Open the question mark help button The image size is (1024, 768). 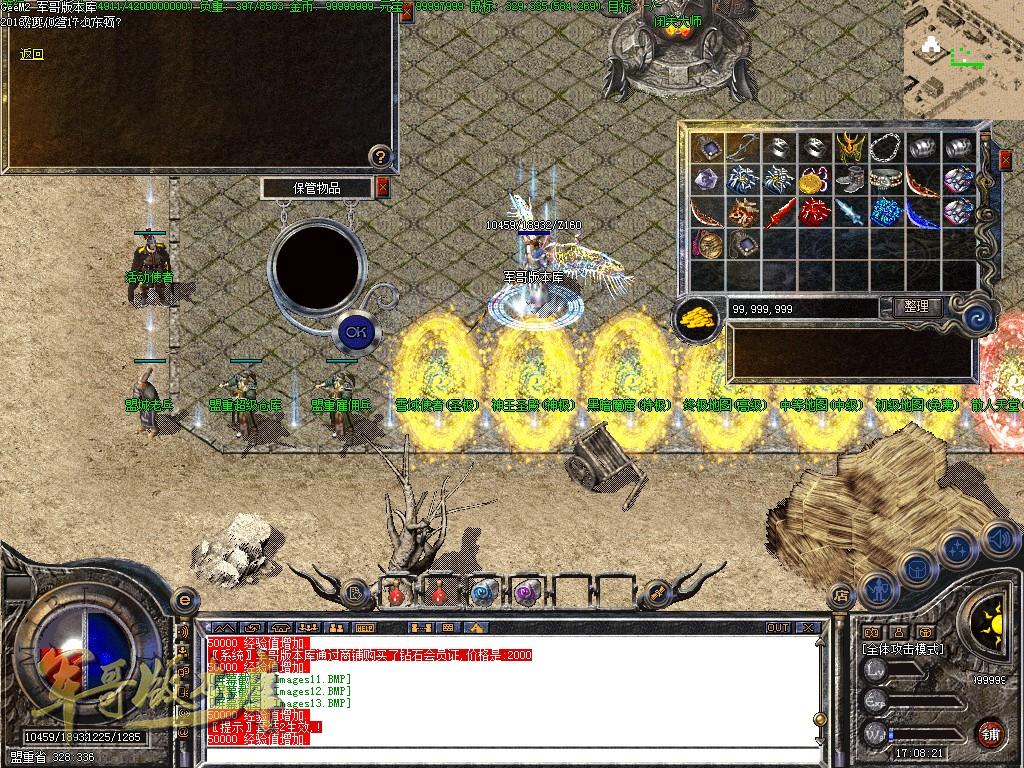click(x=379, y=156)
